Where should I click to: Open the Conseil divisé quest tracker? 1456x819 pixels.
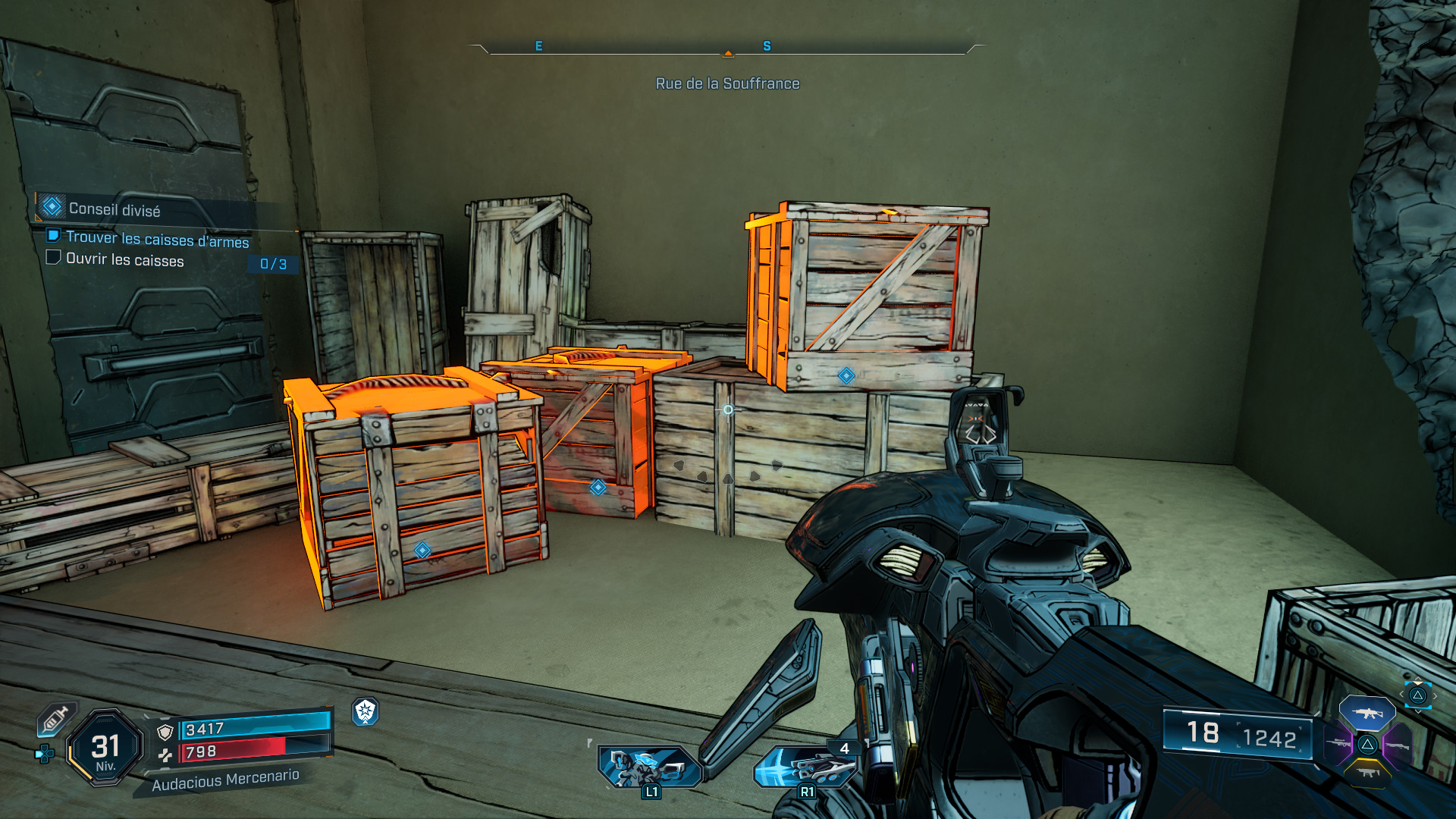coord(114,209)
